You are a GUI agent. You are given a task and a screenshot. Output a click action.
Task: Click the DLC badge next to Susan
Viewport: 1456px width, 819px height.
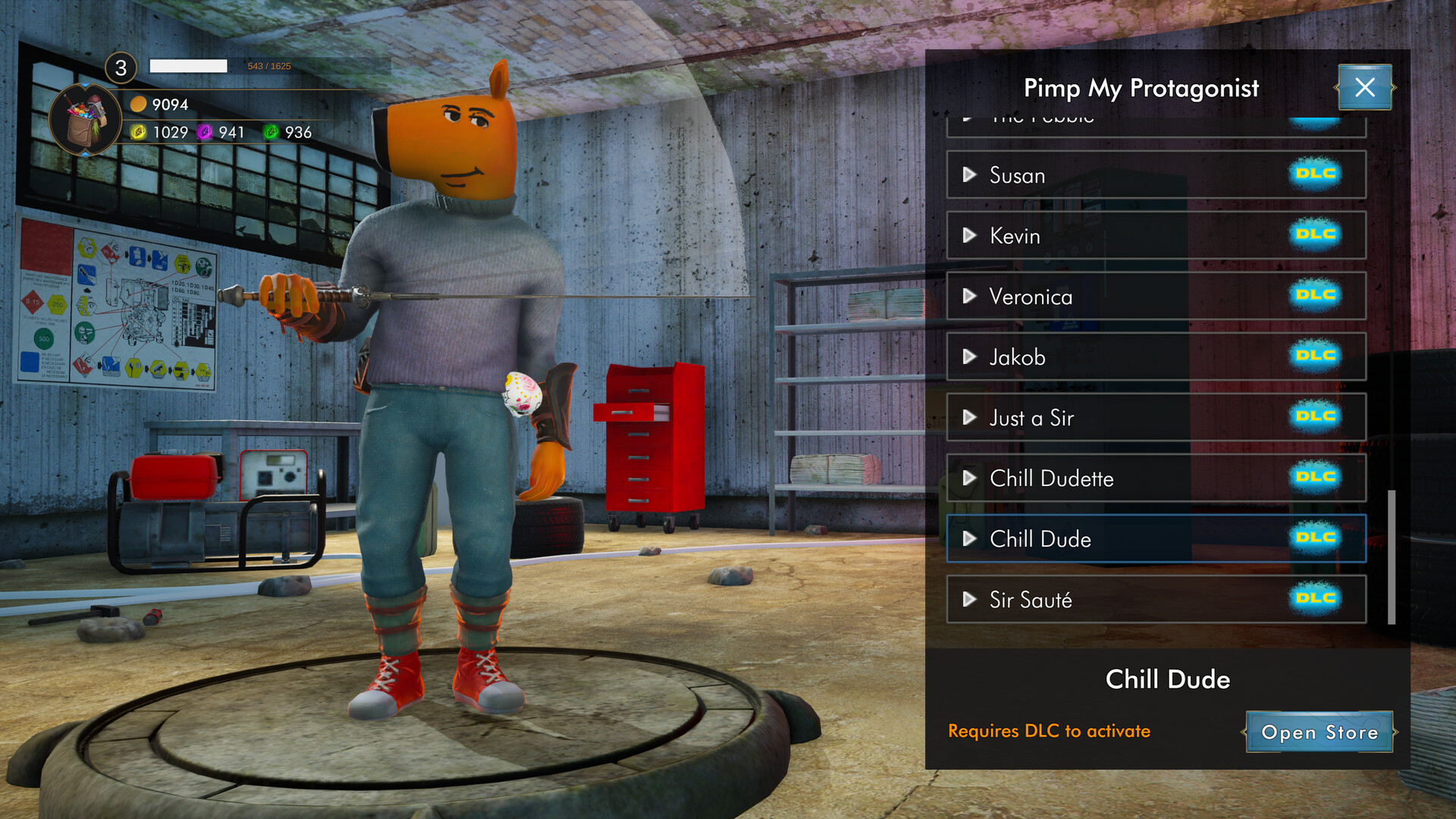tap(1316, 174)
